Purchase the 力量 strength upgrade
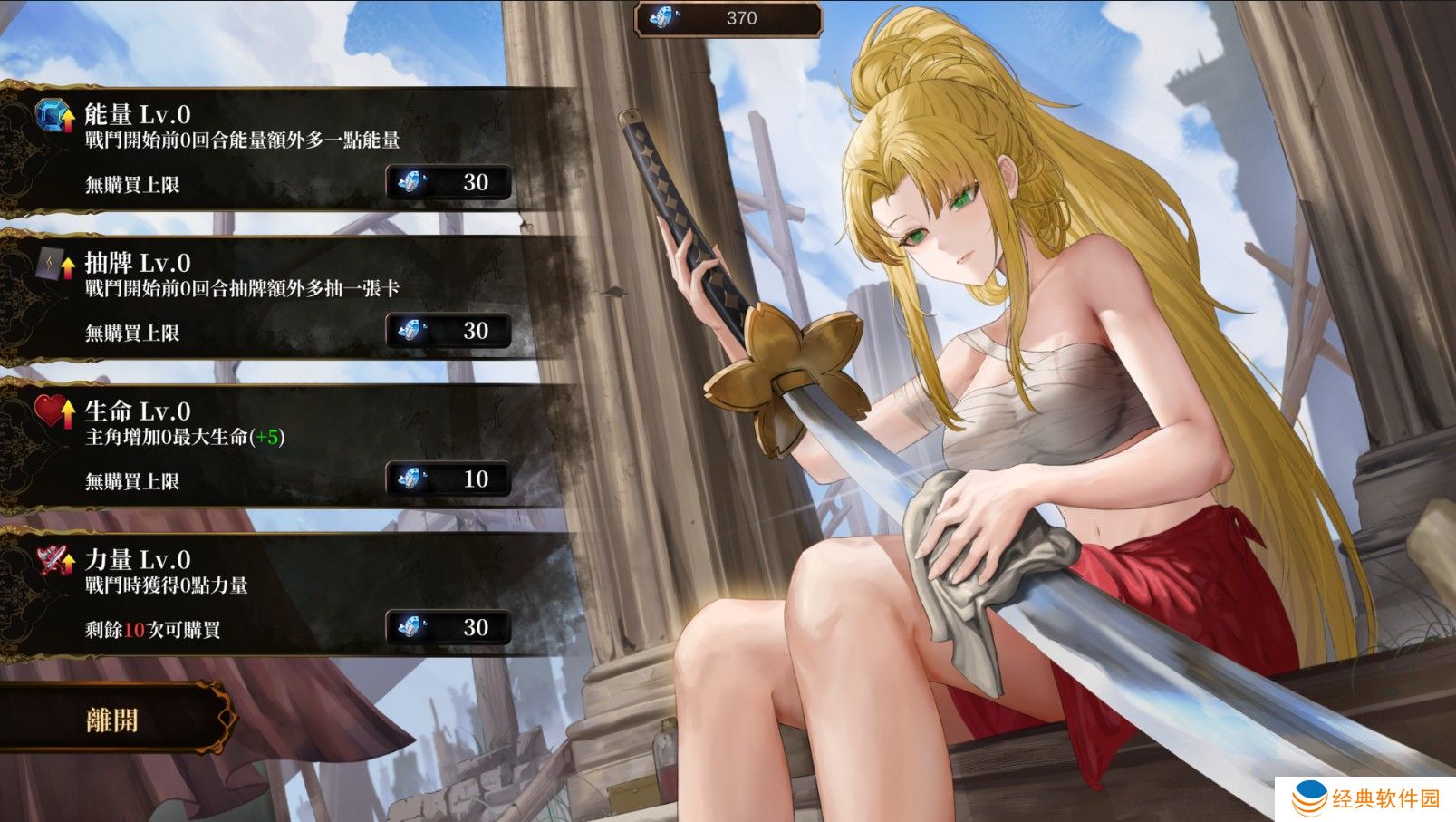This screenshot has height=822, width=1456. (x=448, y=628)
